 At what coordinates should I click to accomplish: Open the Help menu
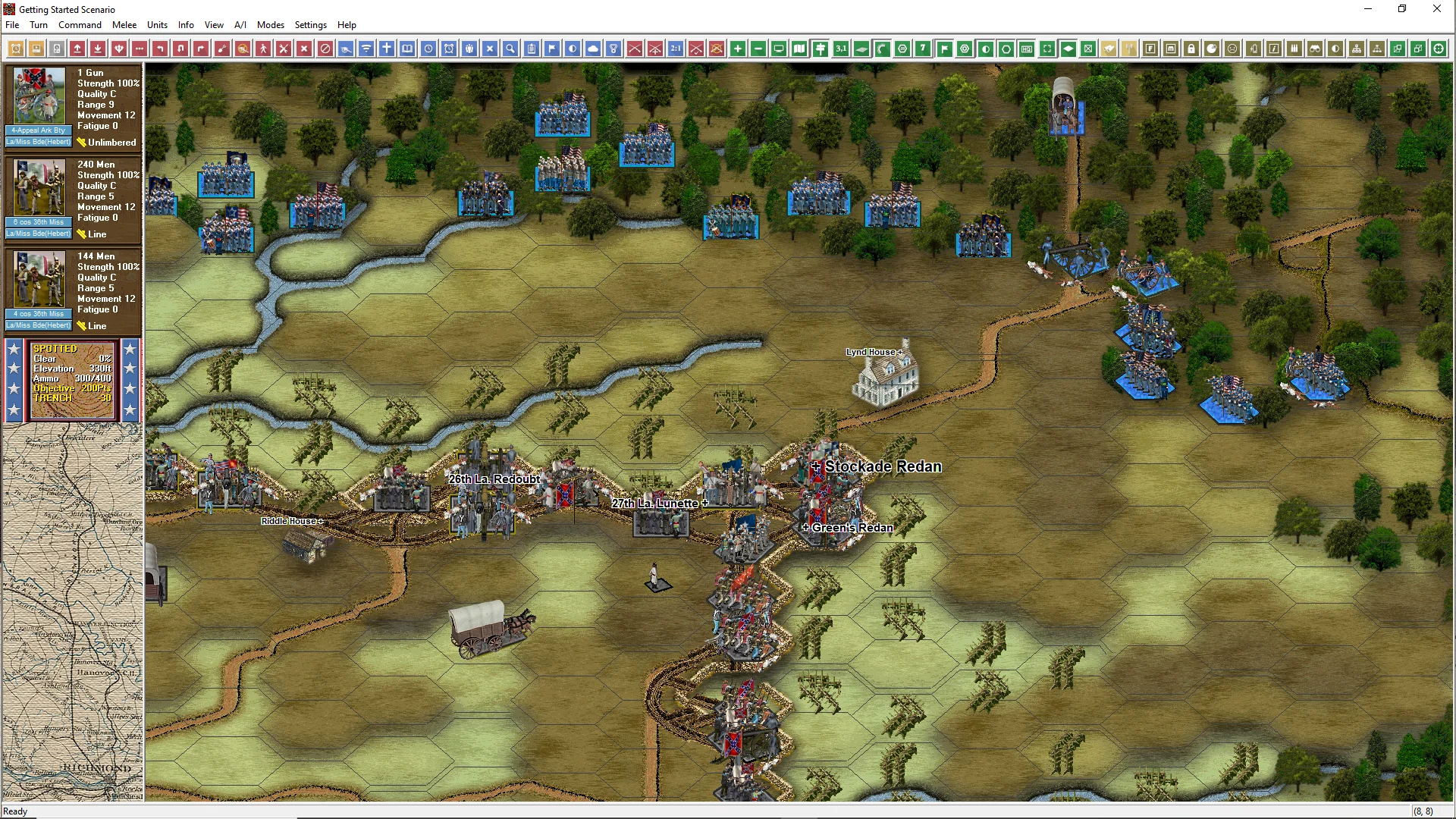[x=347, y=25]
